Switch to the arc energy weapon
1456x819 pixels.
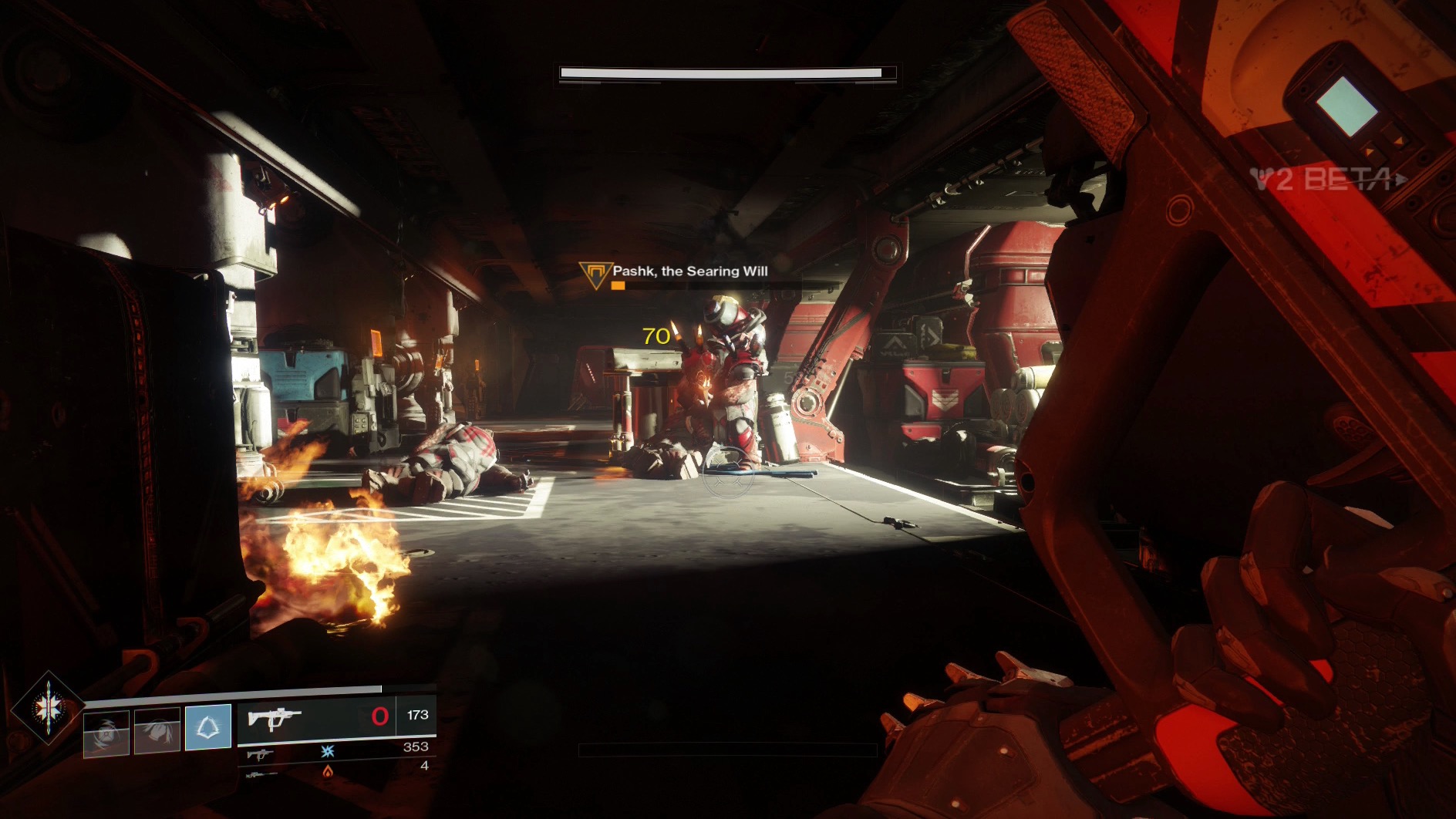coord(260,752)
